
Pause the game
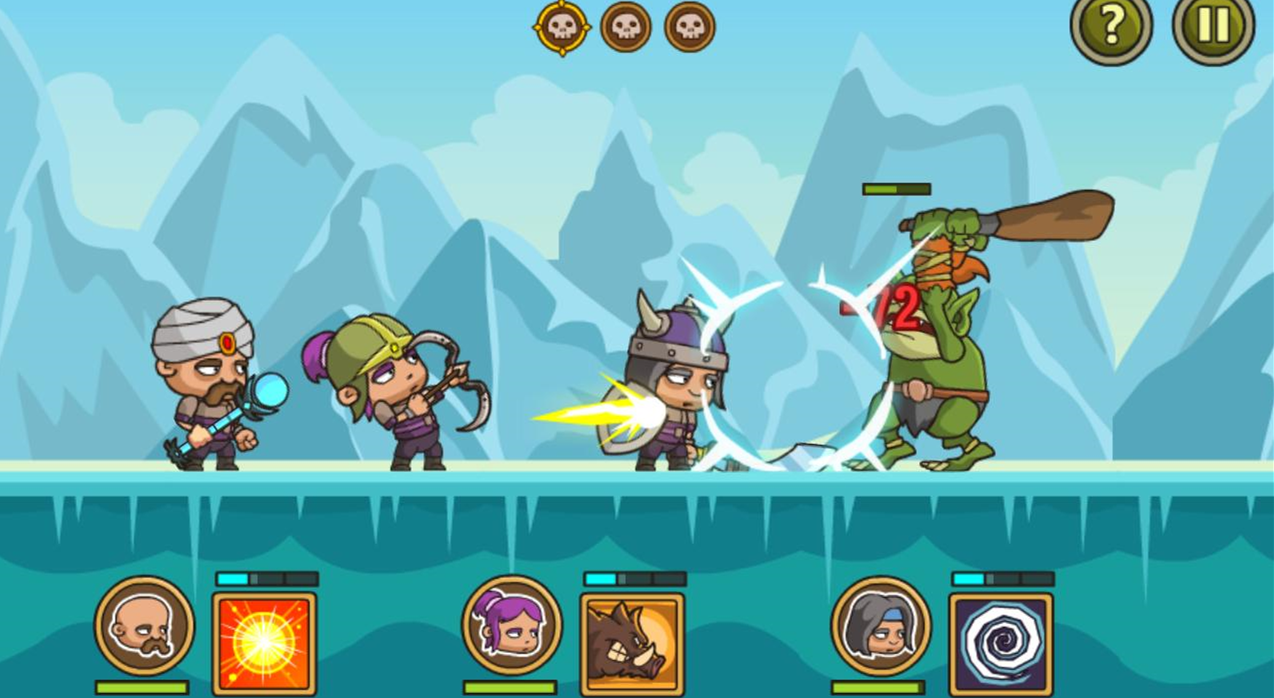1213,27
